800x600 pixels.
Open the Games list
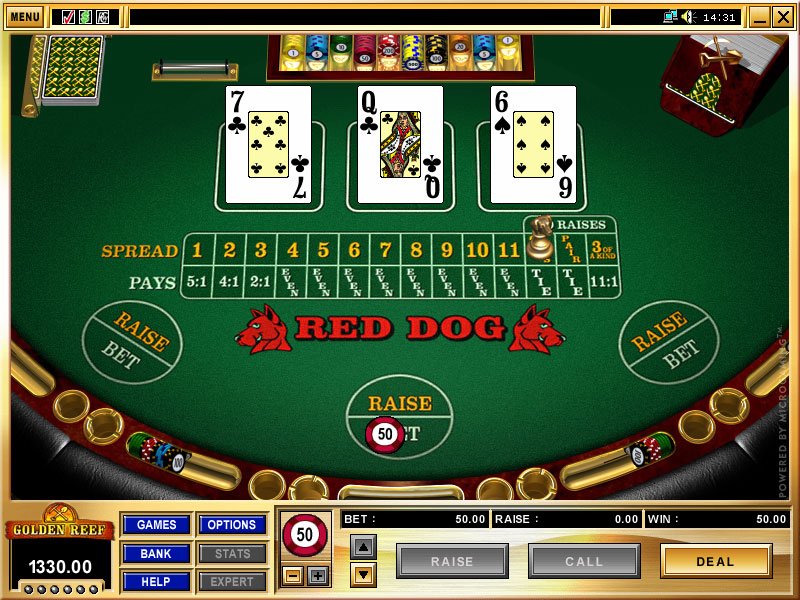click(x=156, y=525)
